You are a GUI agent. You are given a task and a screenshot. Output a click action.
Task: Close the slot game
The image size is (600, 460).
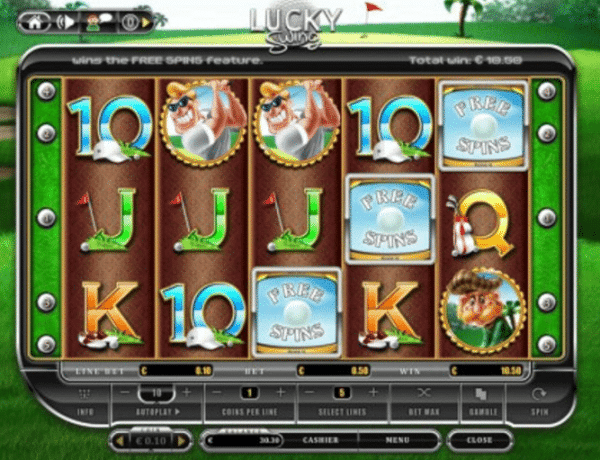[480, 438]
